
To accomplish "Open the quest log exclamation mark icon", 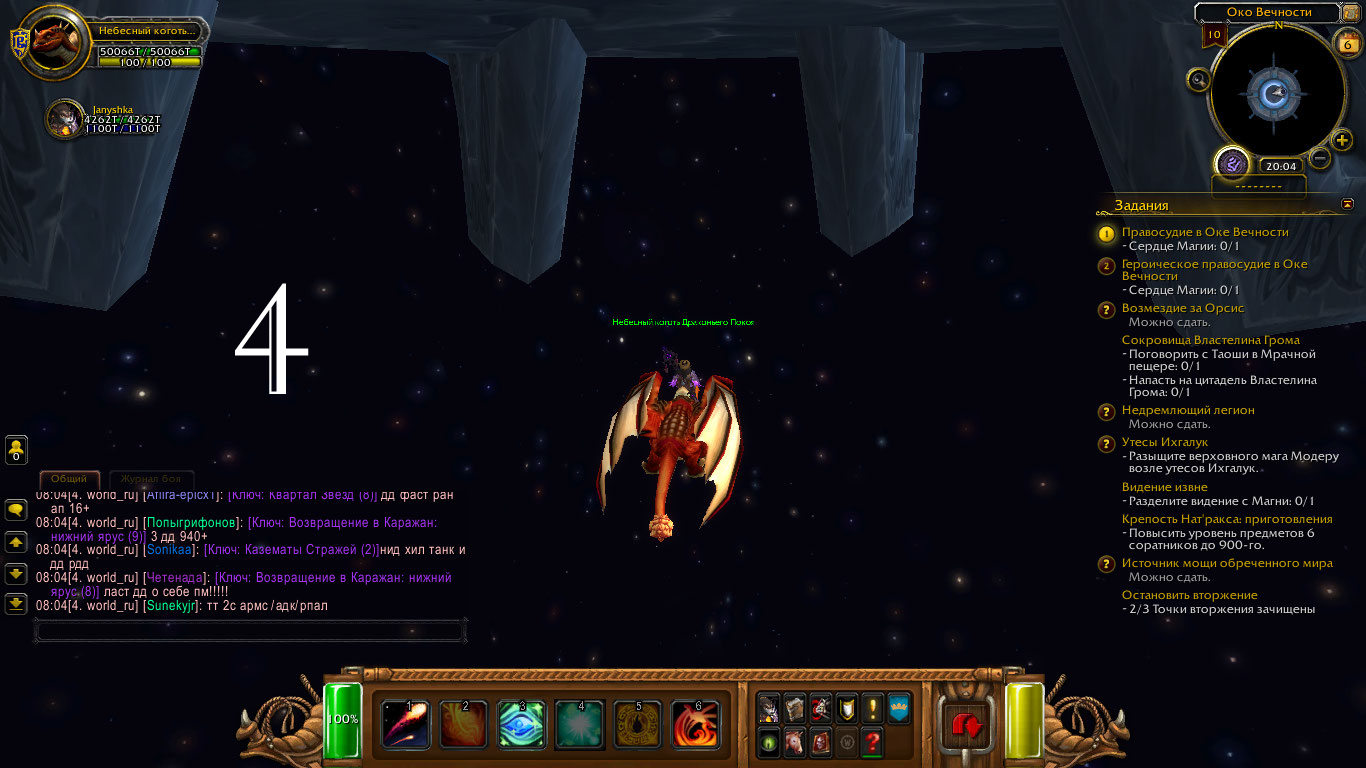I will 873,708.
